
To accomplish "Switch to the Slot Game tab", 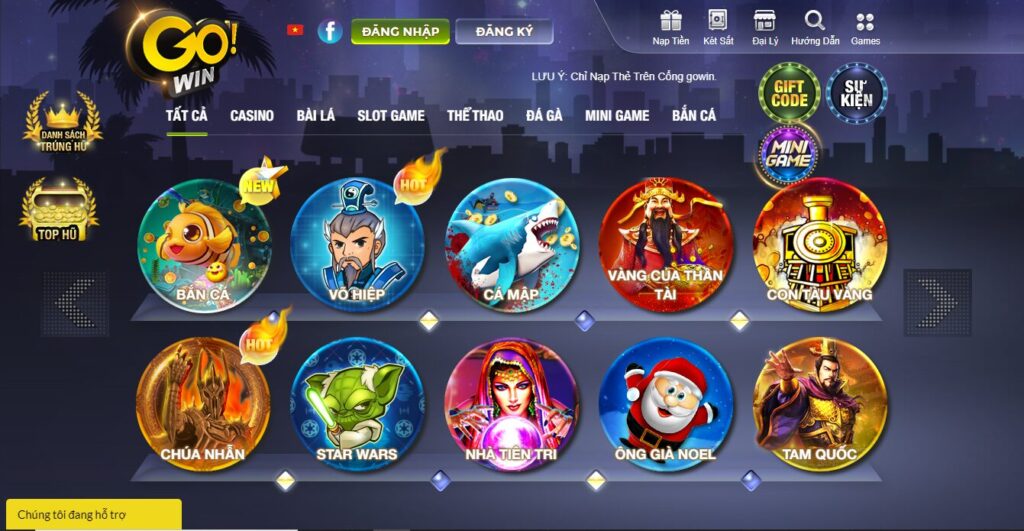I will [x=391, y=116].
